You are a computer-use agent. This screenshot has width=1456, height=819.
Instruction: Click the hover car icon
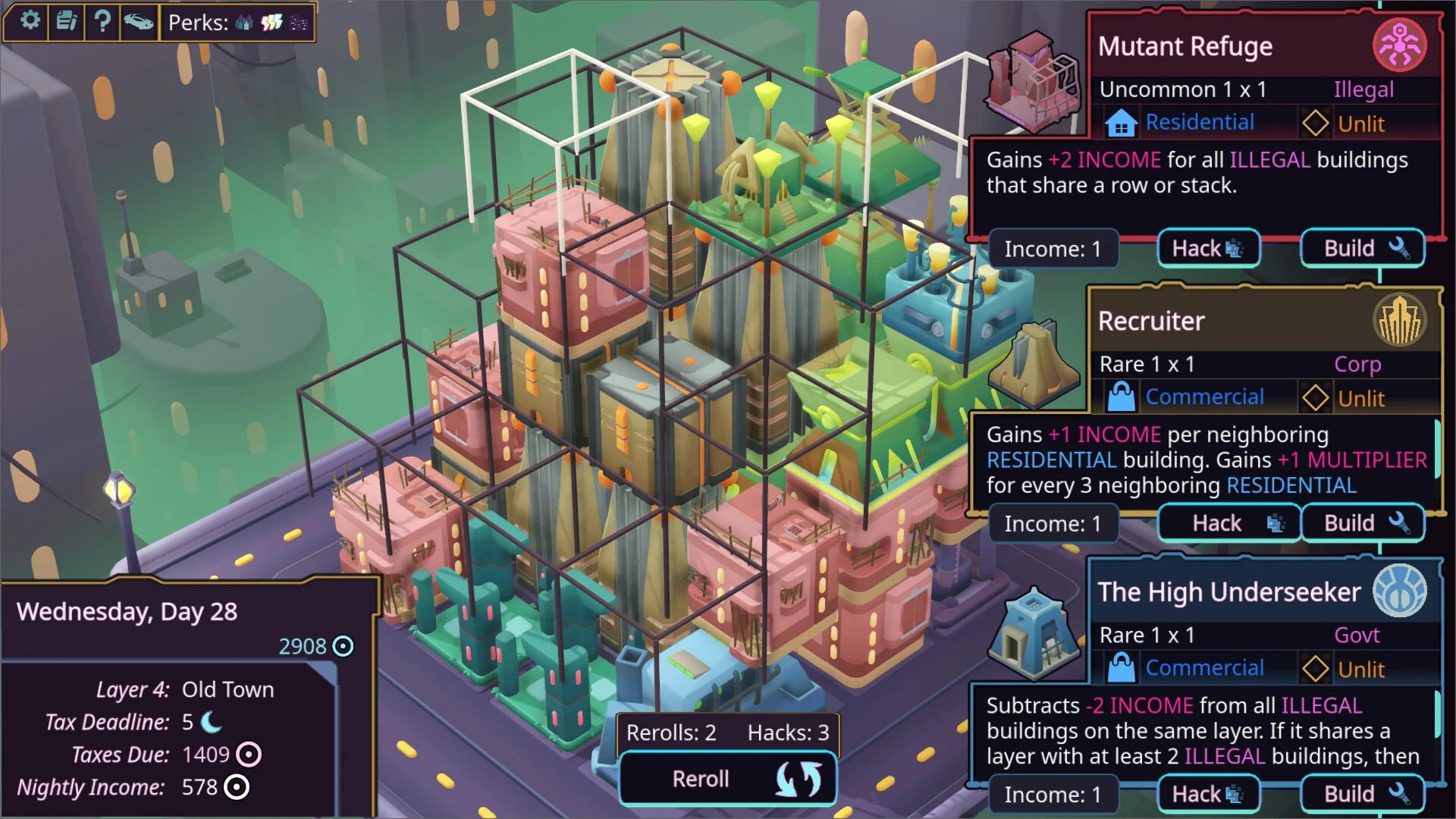coord(138,21)
